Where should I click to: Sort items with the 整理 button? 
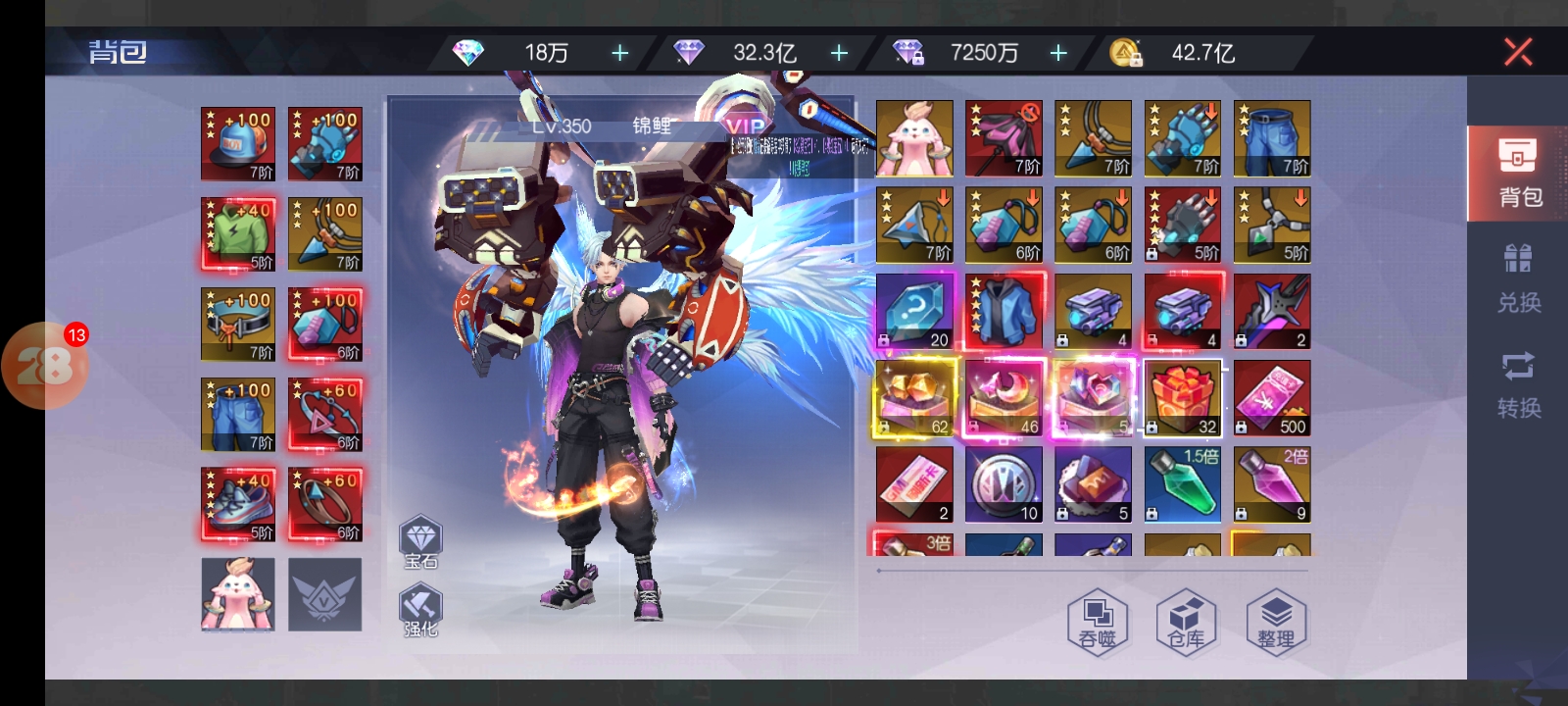pyautogui.click(x=1275, y=623)
